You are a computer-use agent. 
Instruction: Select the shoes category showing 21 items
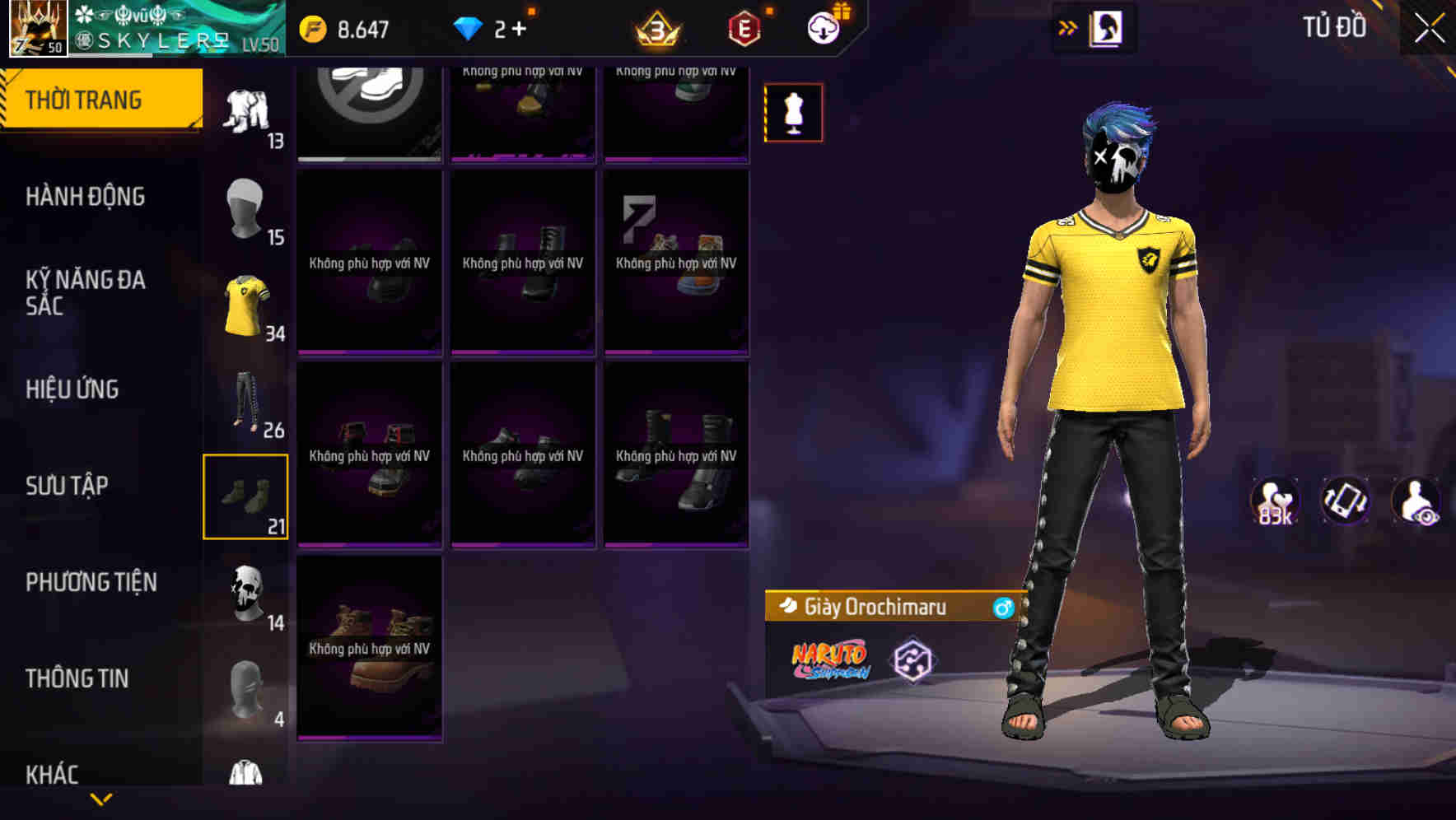(246, 494)
